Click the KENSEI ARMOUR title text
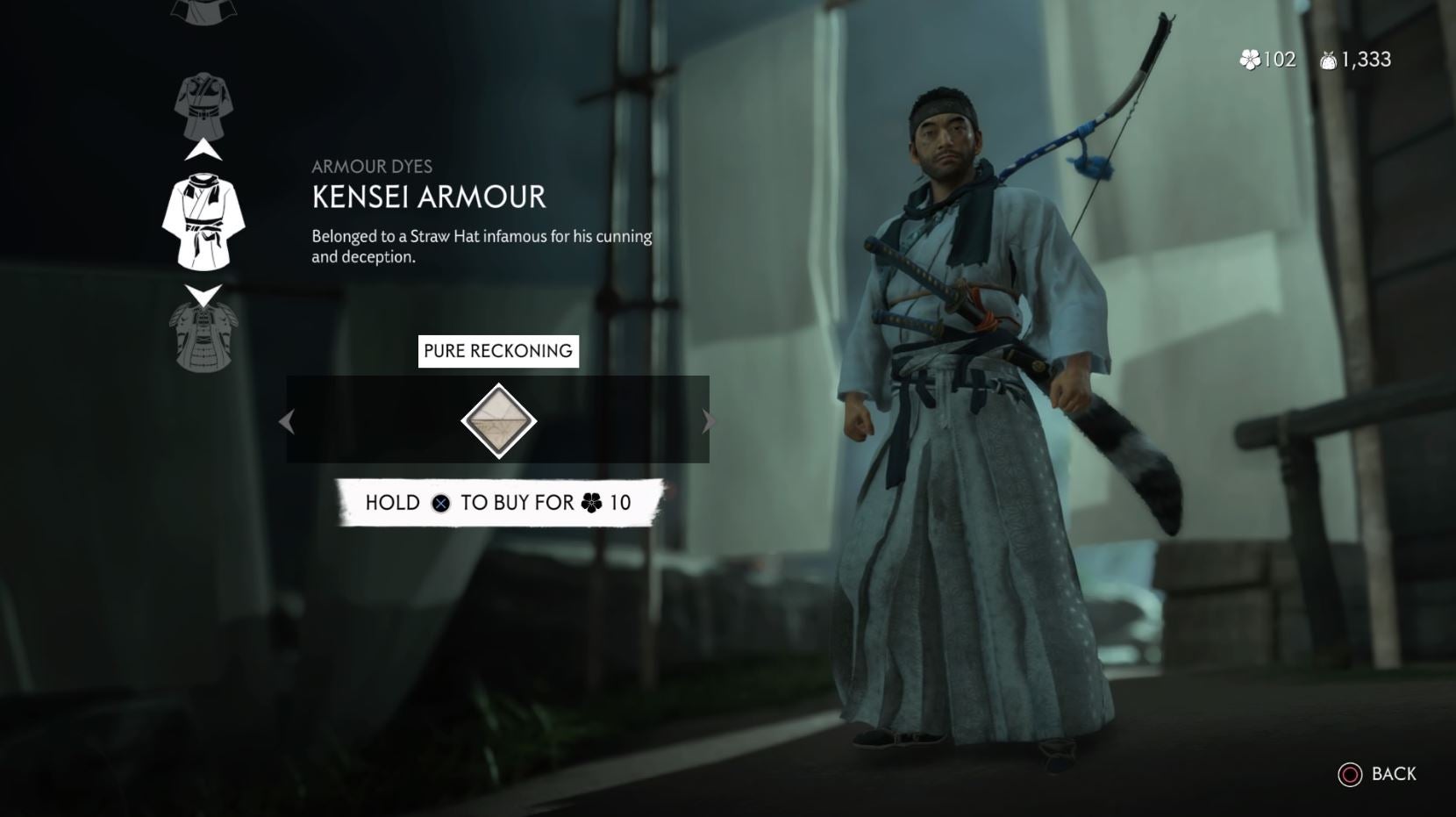The height and width of the screenshot is (817, 1456). tap(427, 197)
